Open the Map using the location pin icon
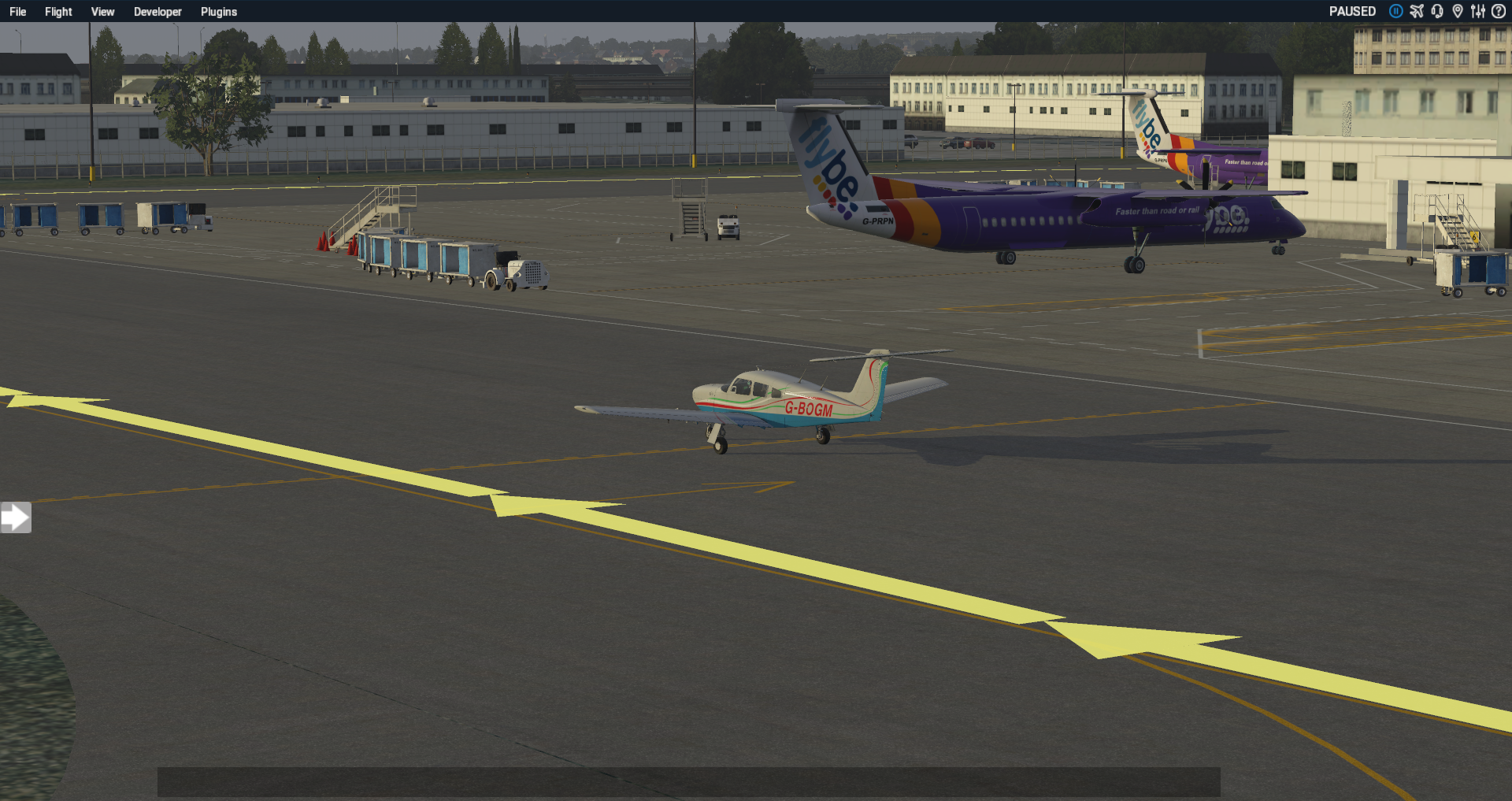 point(1458,11)
